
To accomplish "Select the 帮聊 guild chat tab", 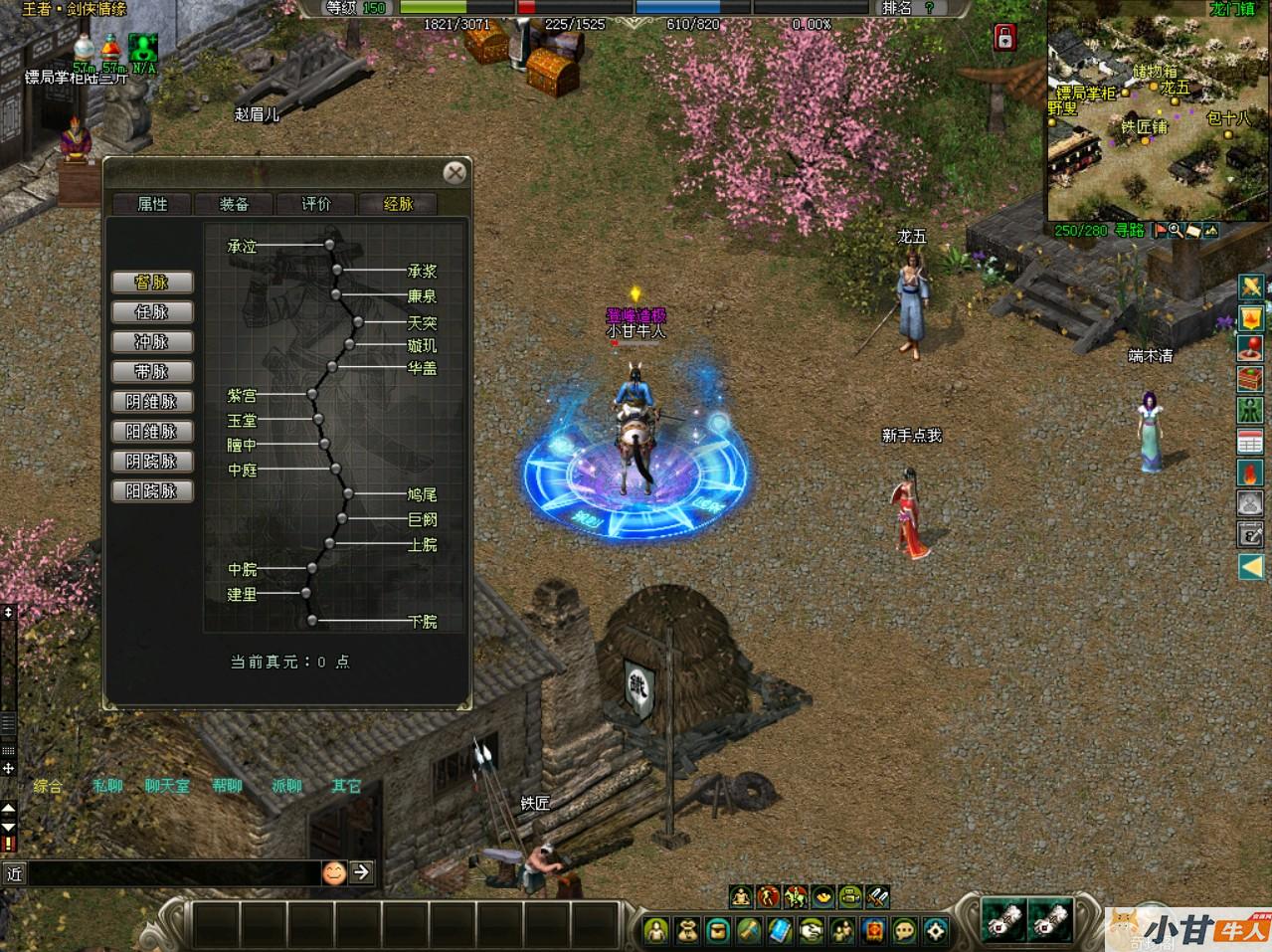I will (227, 786).
